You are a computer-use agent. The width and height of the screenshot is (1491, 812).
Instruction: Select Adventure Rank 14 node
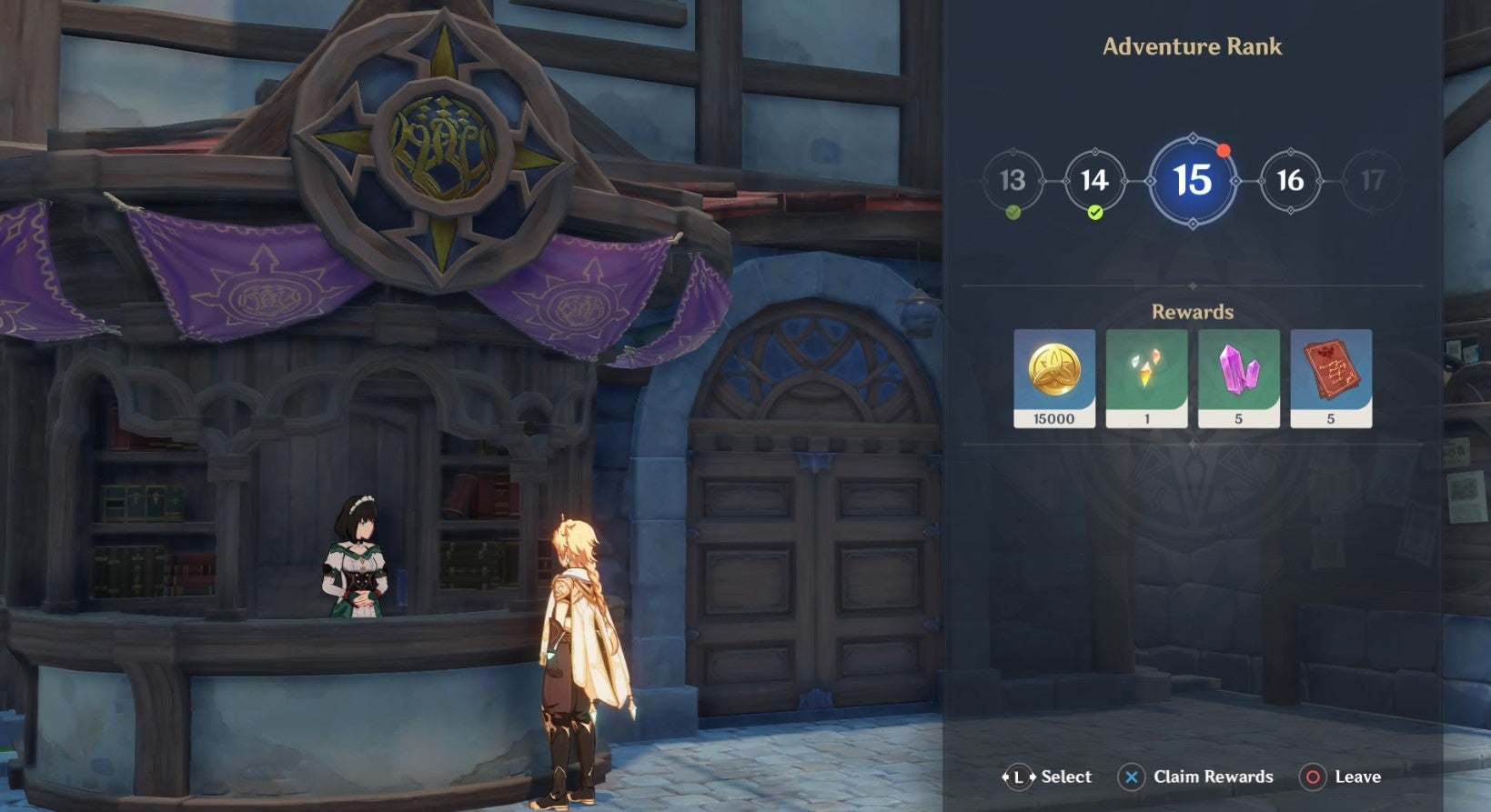(x=1094, y=181)
